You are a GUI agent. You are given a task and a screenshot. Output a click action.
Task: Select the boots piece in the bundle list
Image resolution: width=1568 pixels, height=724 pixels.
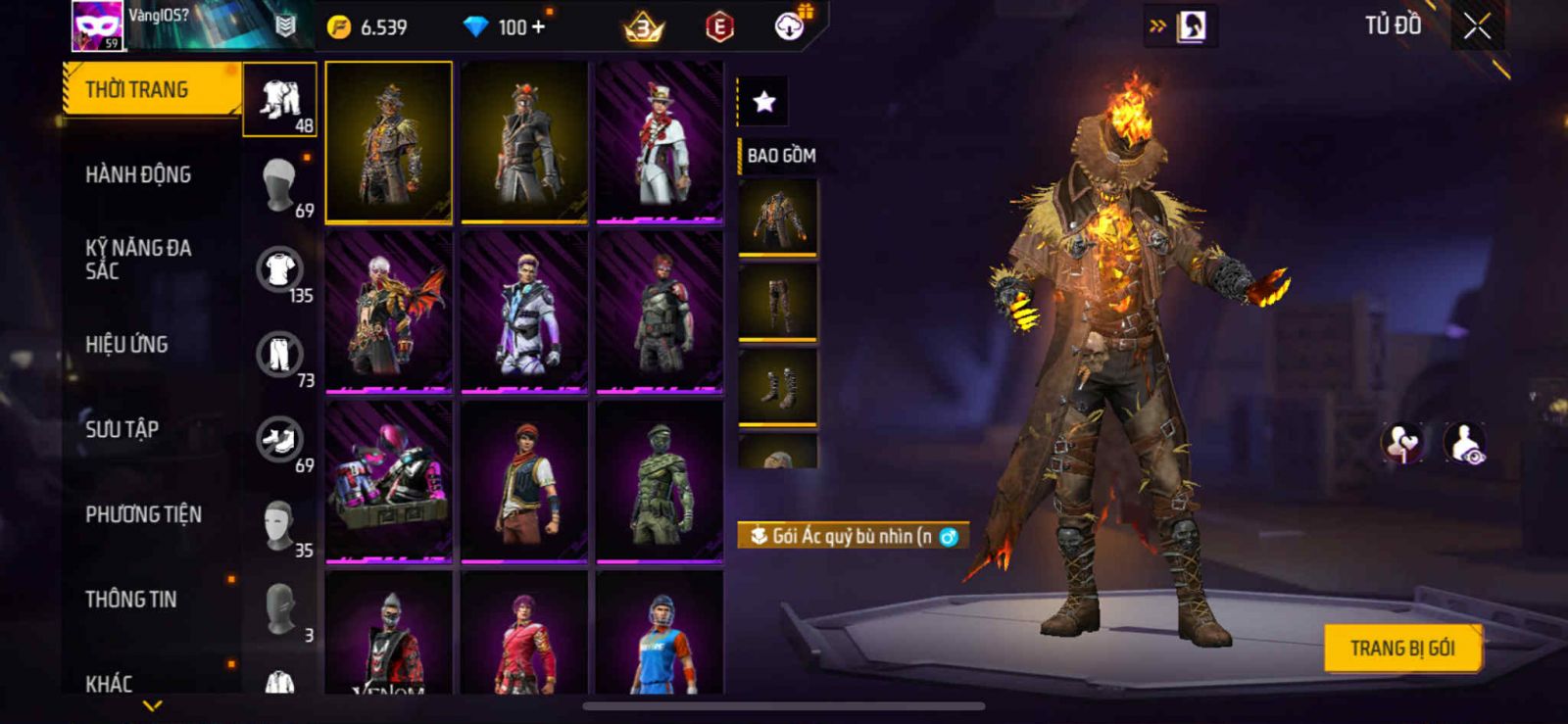click(777, 388)
